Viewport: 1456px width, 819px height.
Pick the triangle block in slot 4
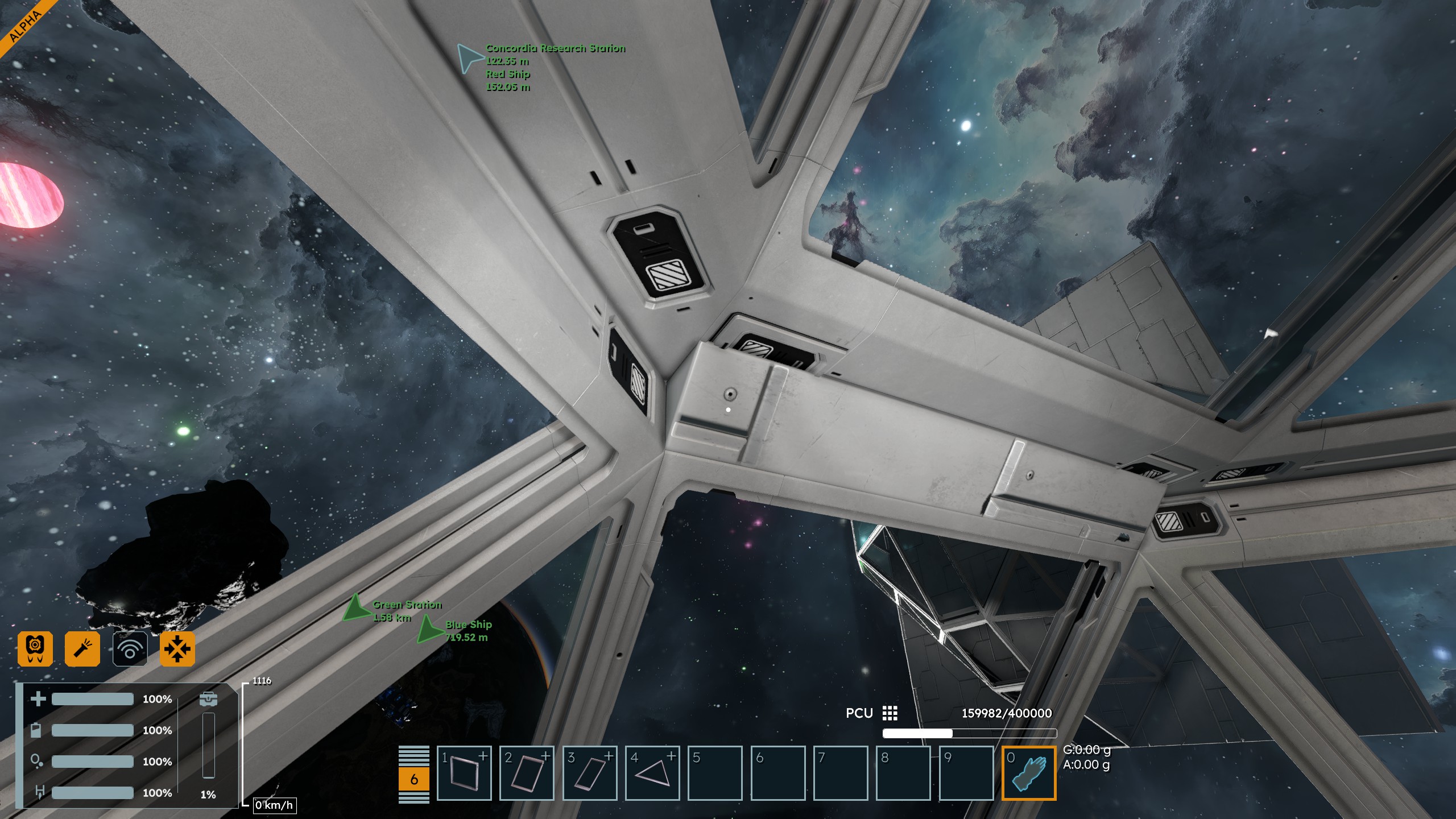pyautogui.click(x=652, y=773)
